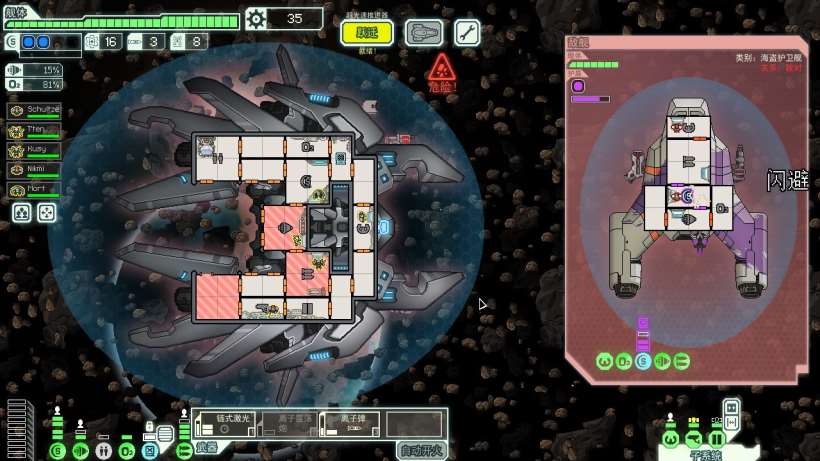Click the oxygen system power icon
This screenshot has width=820, height=461.
click(127, 450)
